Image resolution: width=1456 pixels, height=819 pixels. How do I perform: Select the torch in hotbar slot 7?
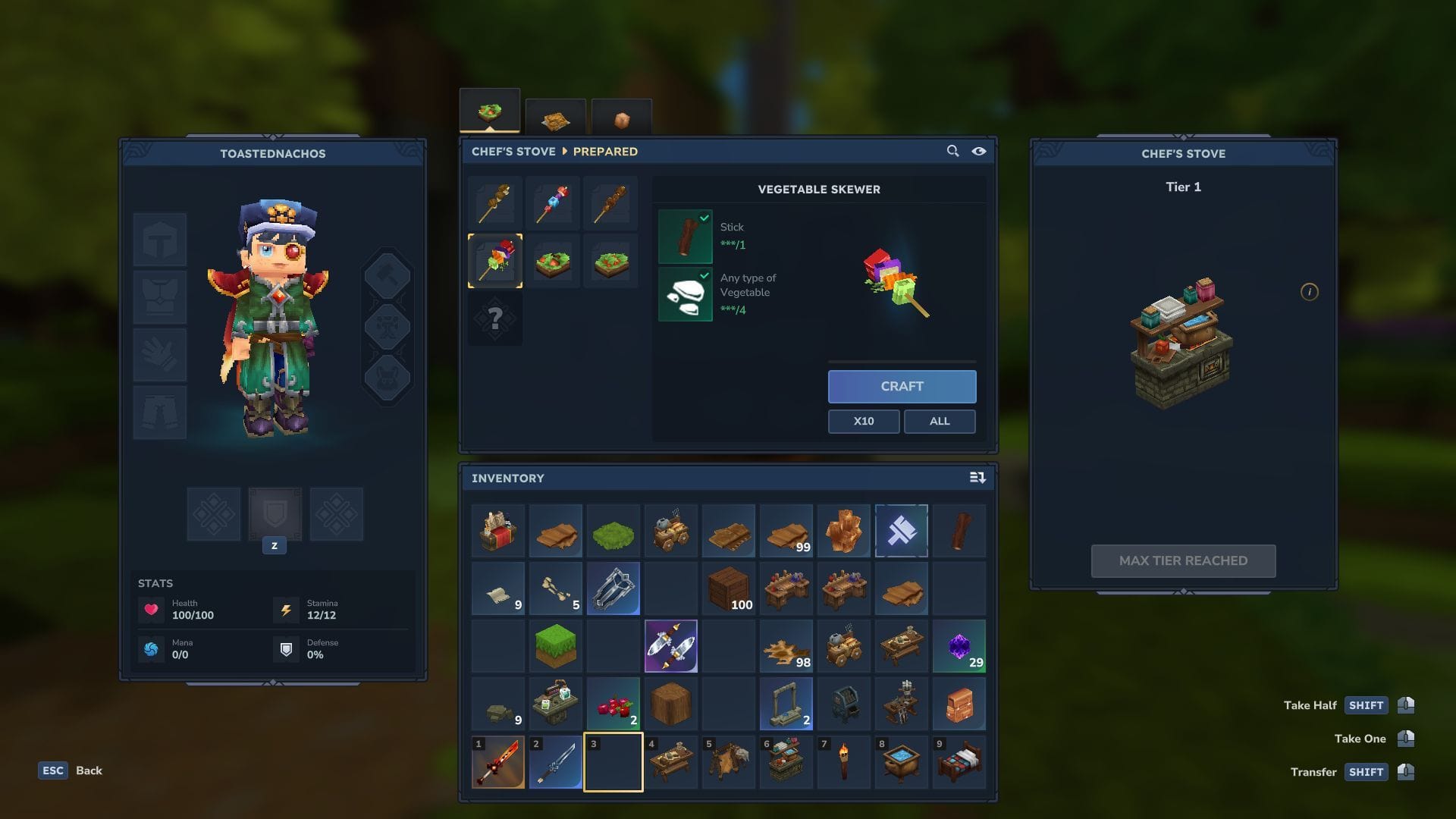click(844, 761)
